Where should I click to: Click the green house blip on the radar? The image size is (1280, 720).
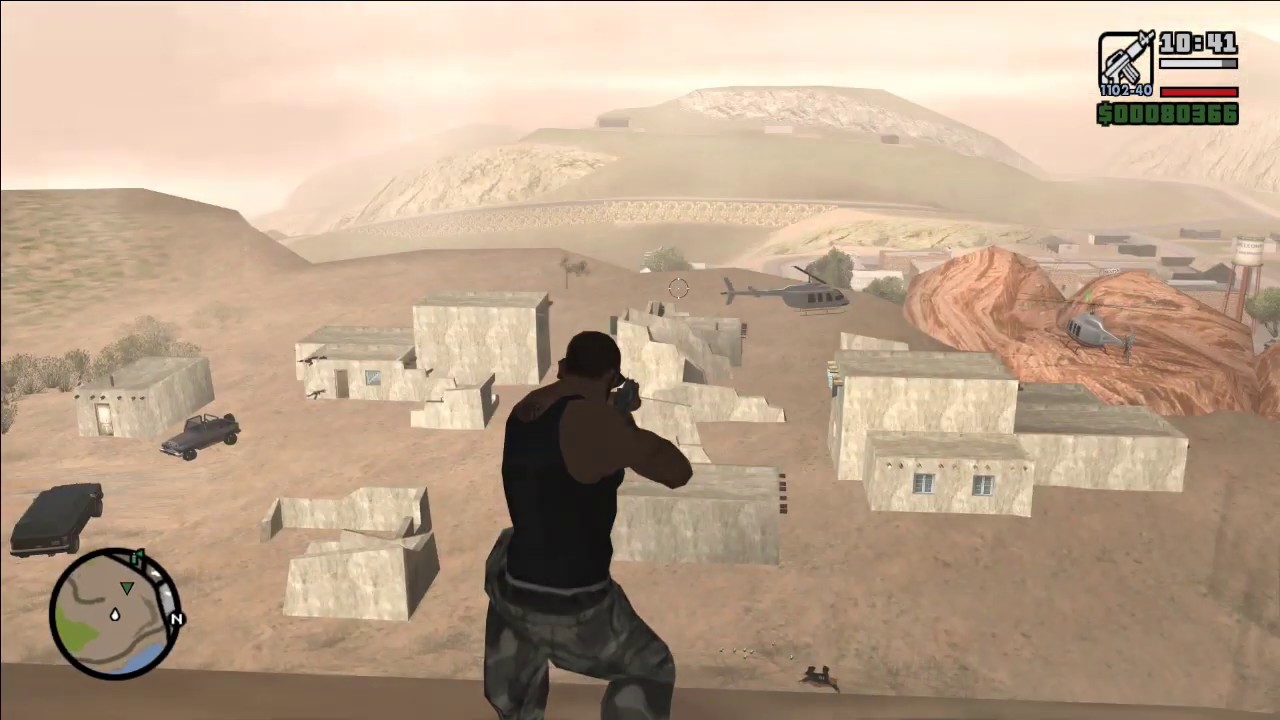pos(137,555)
